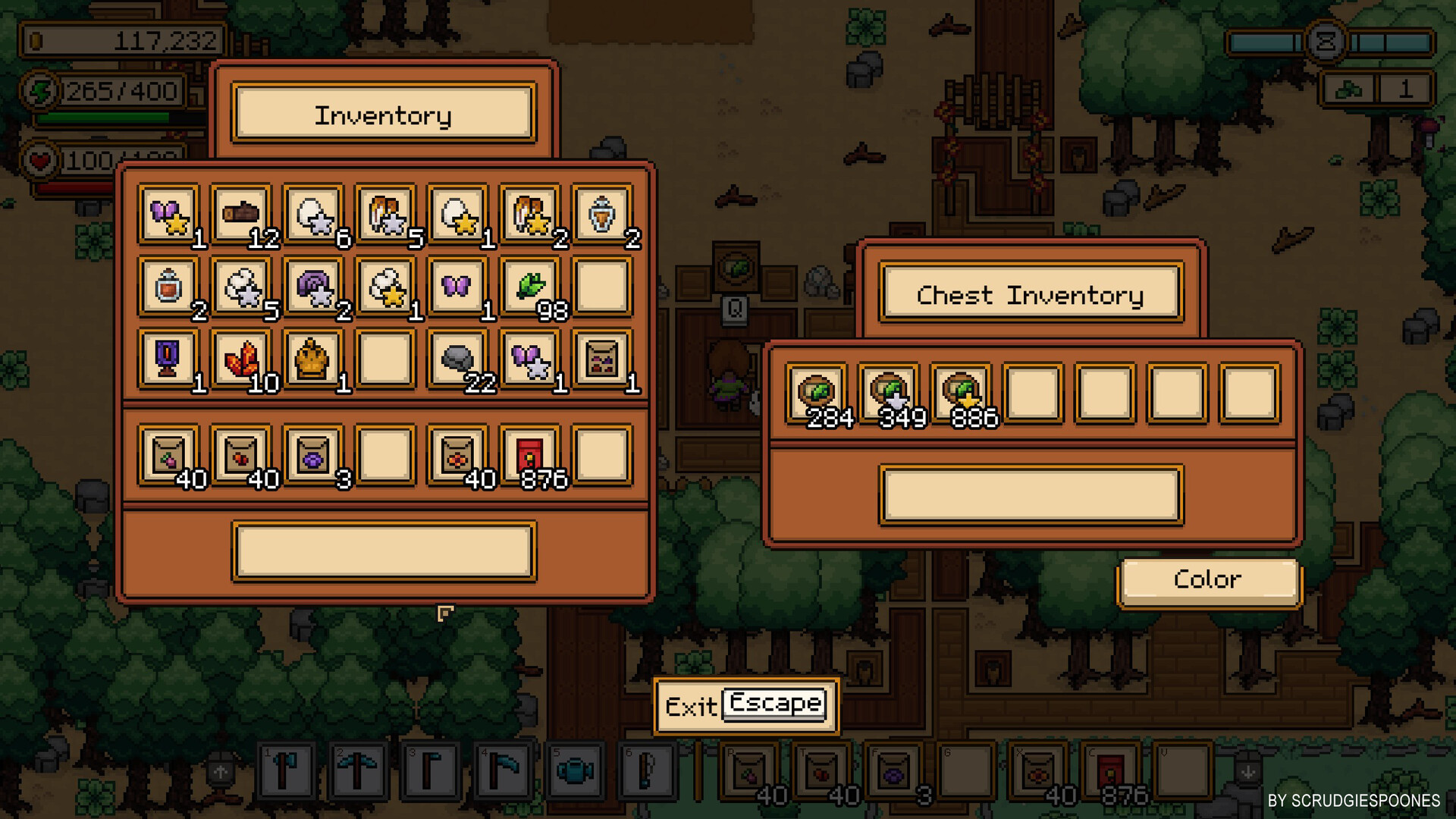
Task: Select the purple lamp trophy item
Action: coord(168,359)
